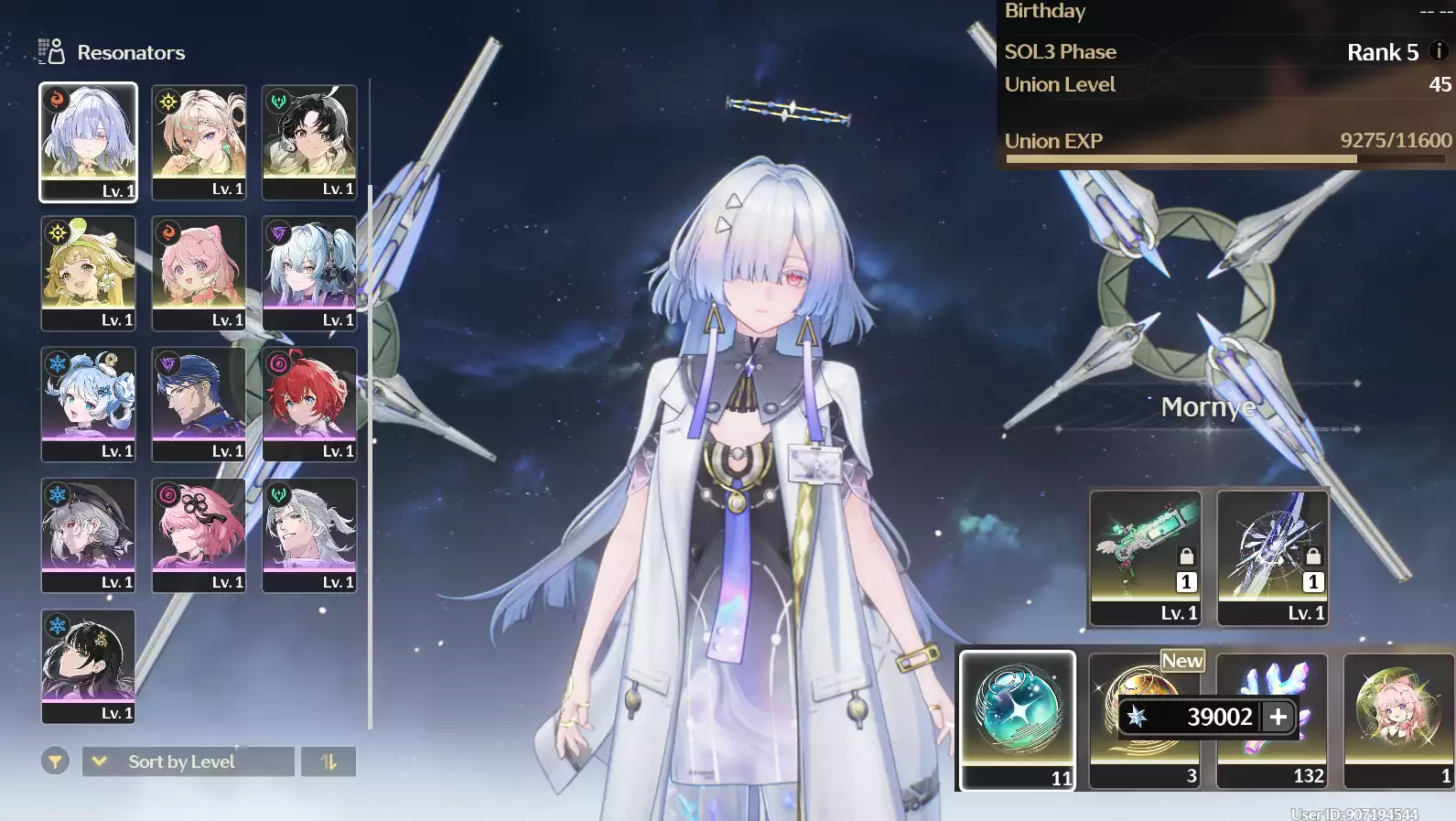Choose the red-haired resonator portrait
The width and height of the screenshot is (1456, 821).
[x=309, y=404]
